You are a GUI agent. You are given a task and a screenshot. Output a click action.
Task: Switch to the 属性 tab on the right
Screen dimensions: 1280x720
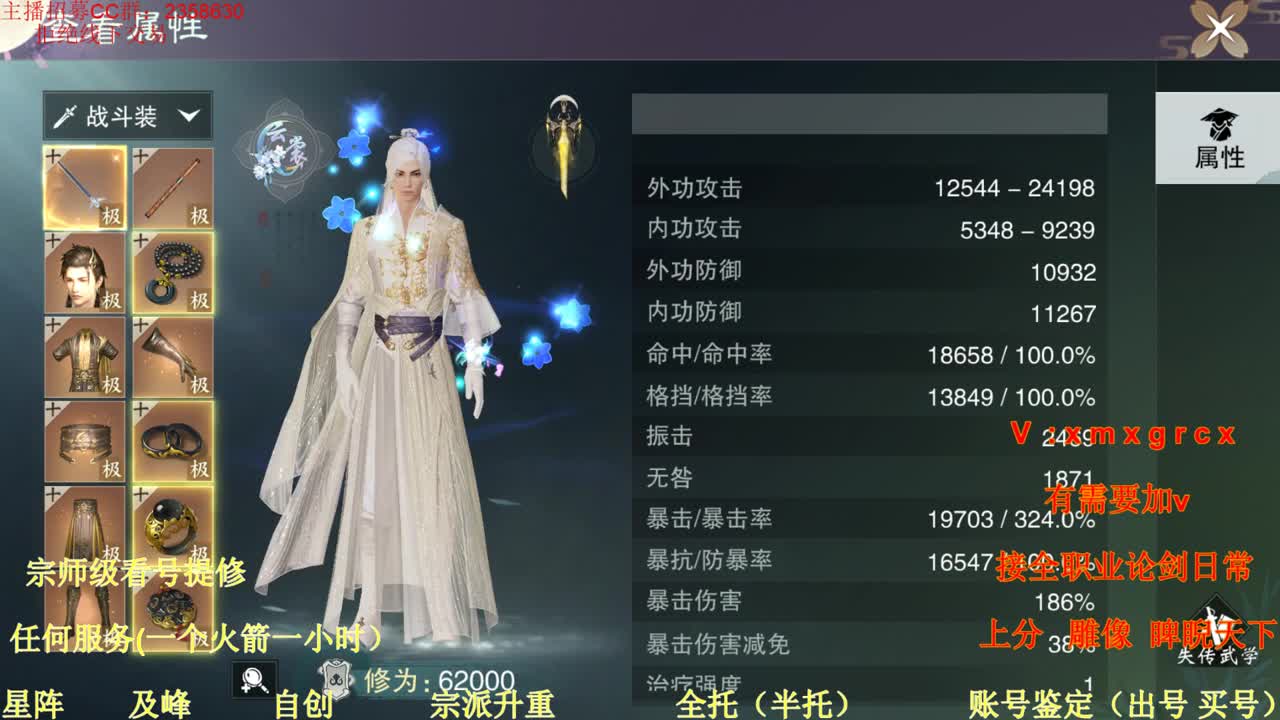click(x=1219, y=138)
